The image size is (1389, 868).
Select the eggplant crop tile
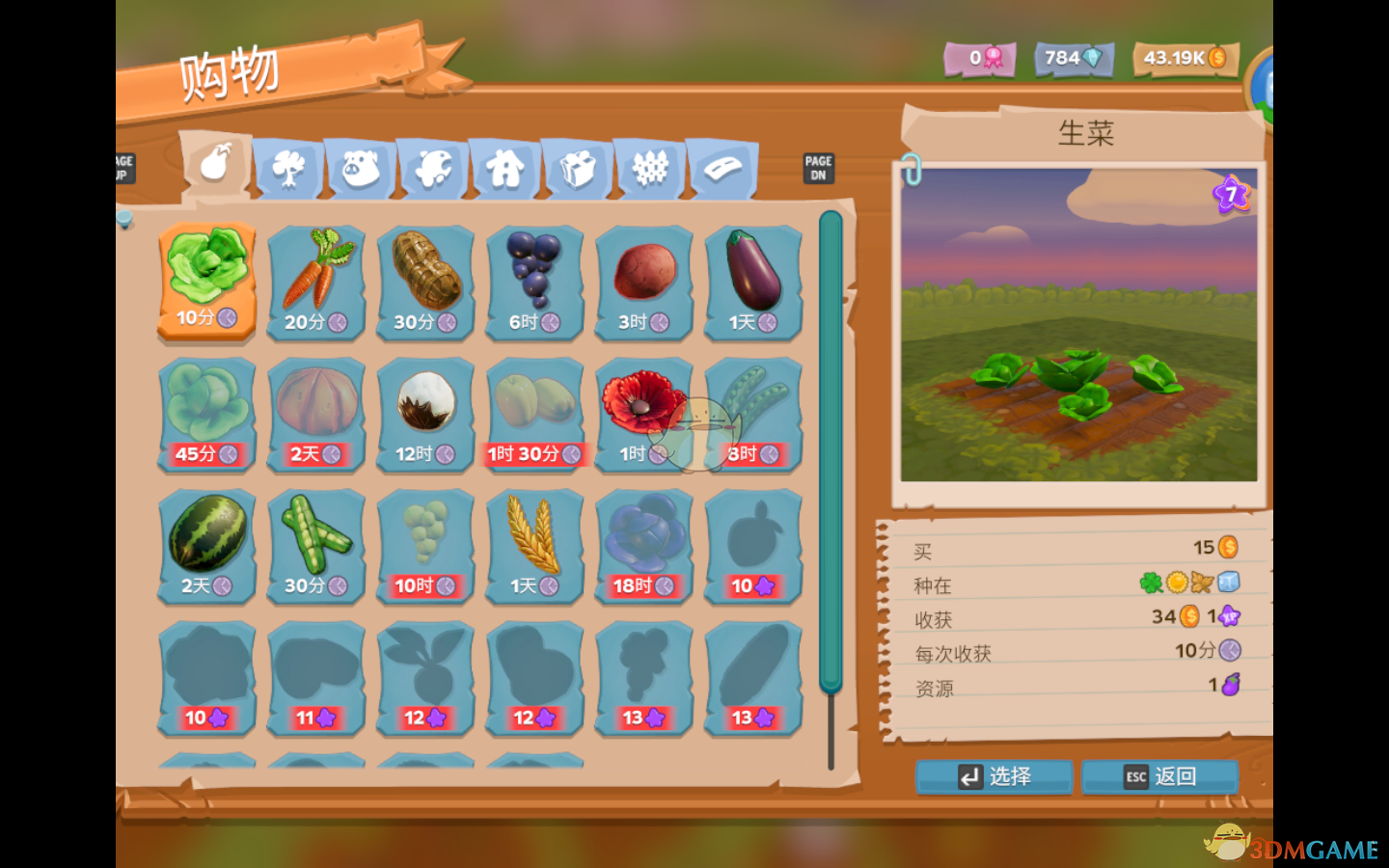click(753, 283)
